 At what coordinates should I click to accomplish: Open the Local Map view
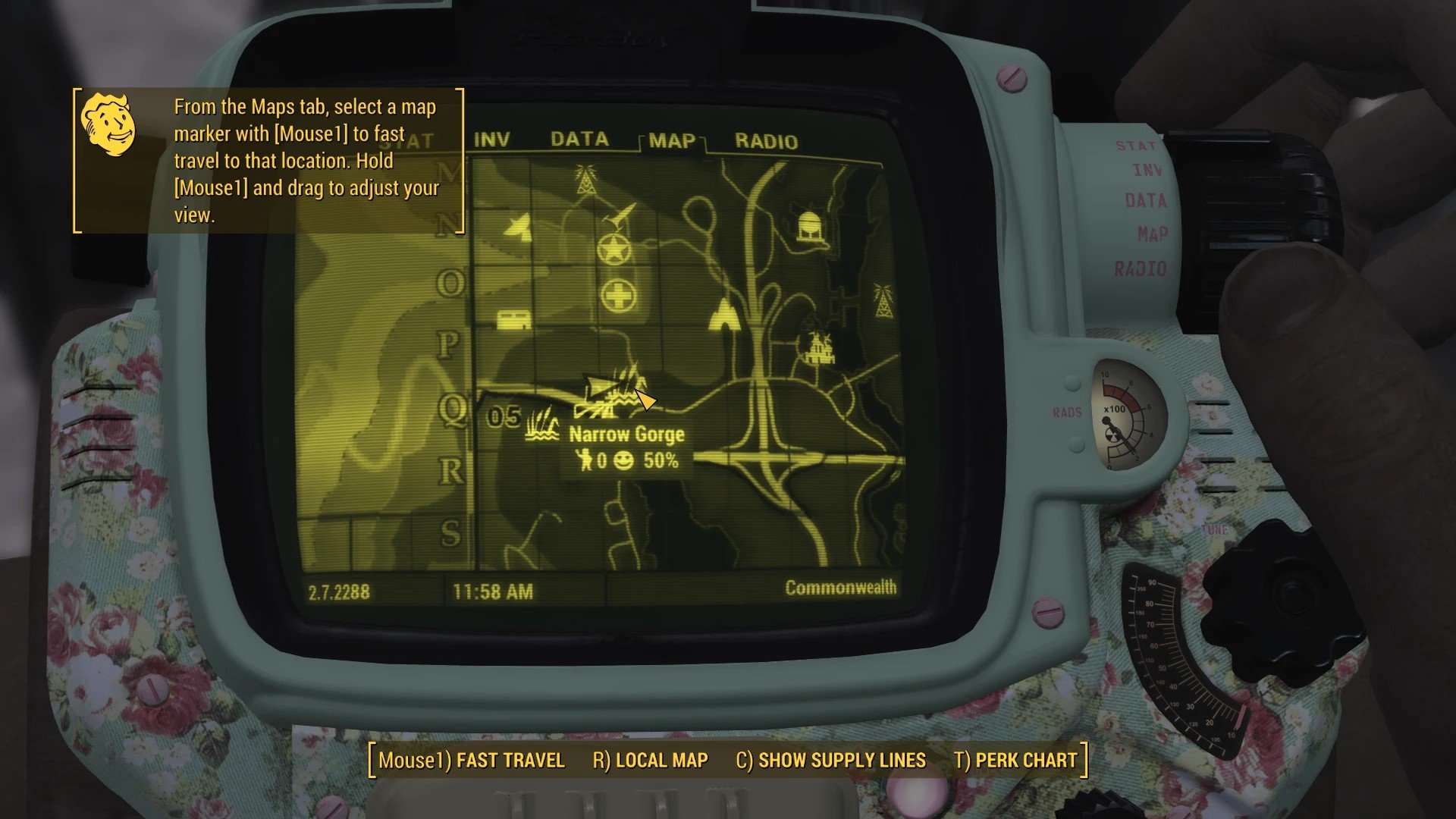pos(650,761)
